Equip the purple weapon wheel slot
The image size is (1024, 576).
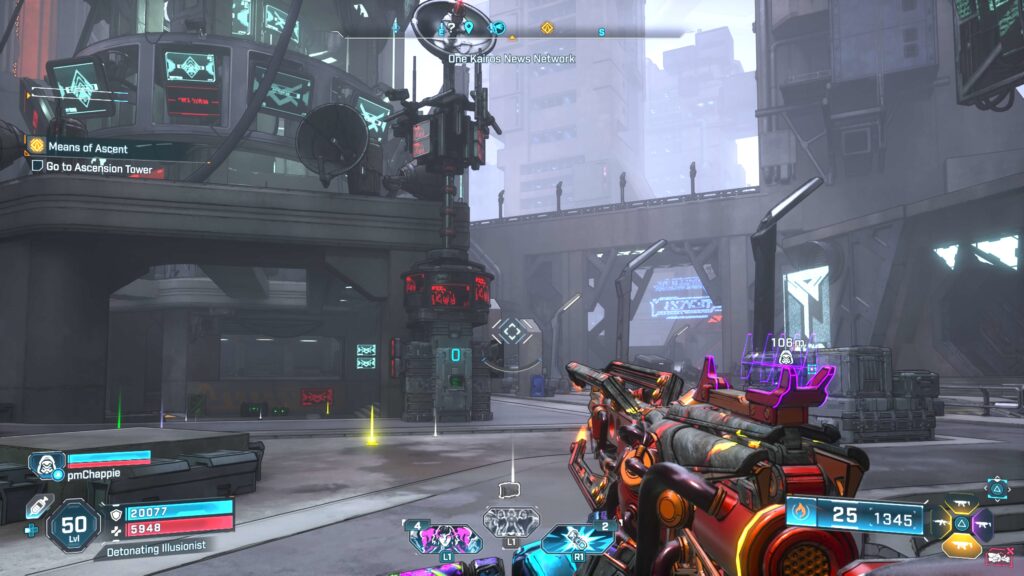pos(983,523)
